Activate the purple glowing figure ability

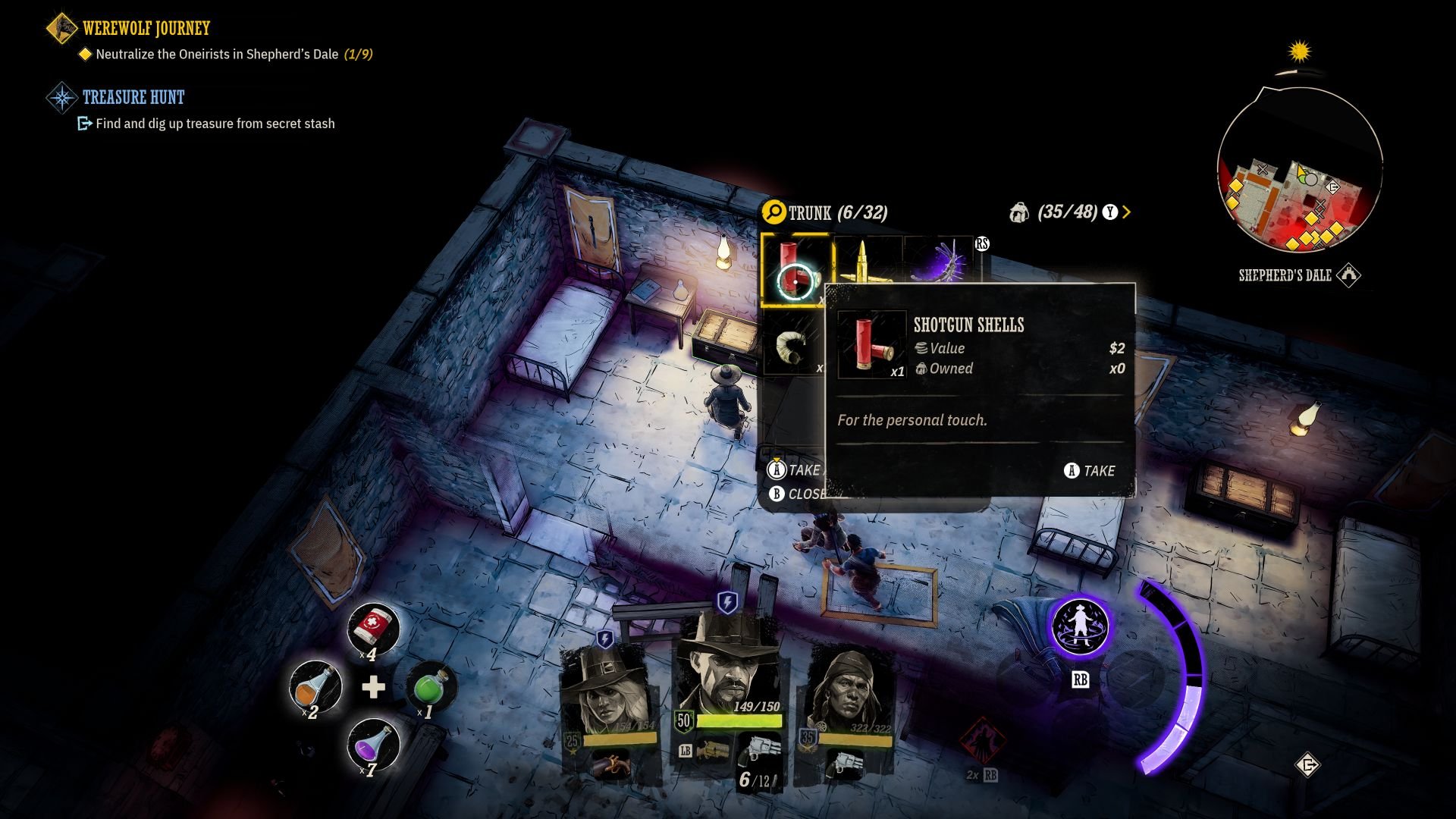pyautogui.click(x=1080, y=626)
